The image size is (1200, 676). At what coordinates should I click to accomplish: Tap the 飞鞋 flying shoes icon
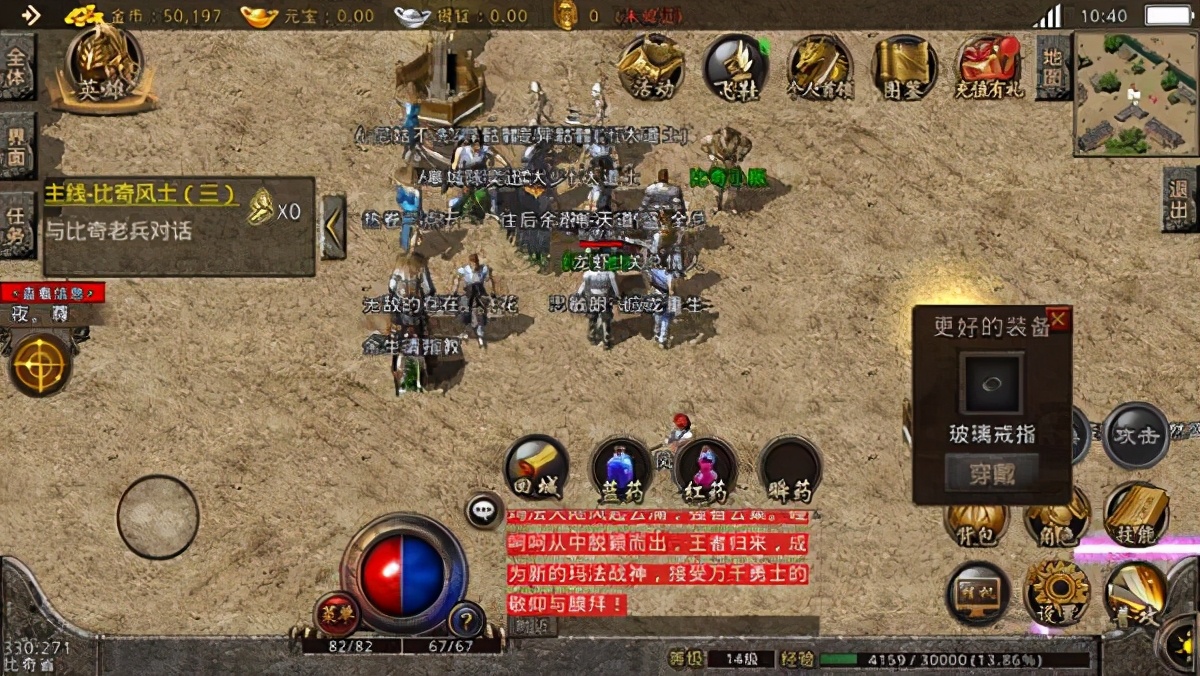pos(735,67)
